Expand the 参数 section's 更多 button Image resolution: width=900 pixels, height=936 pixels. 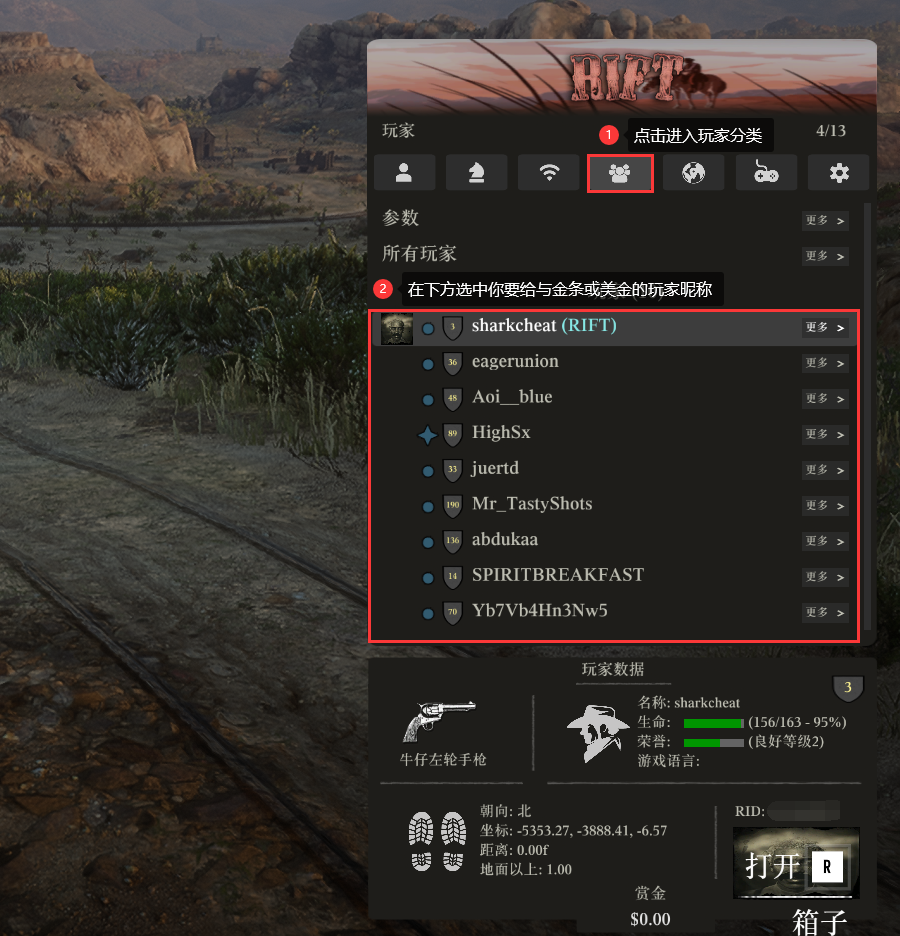[825, 221]
